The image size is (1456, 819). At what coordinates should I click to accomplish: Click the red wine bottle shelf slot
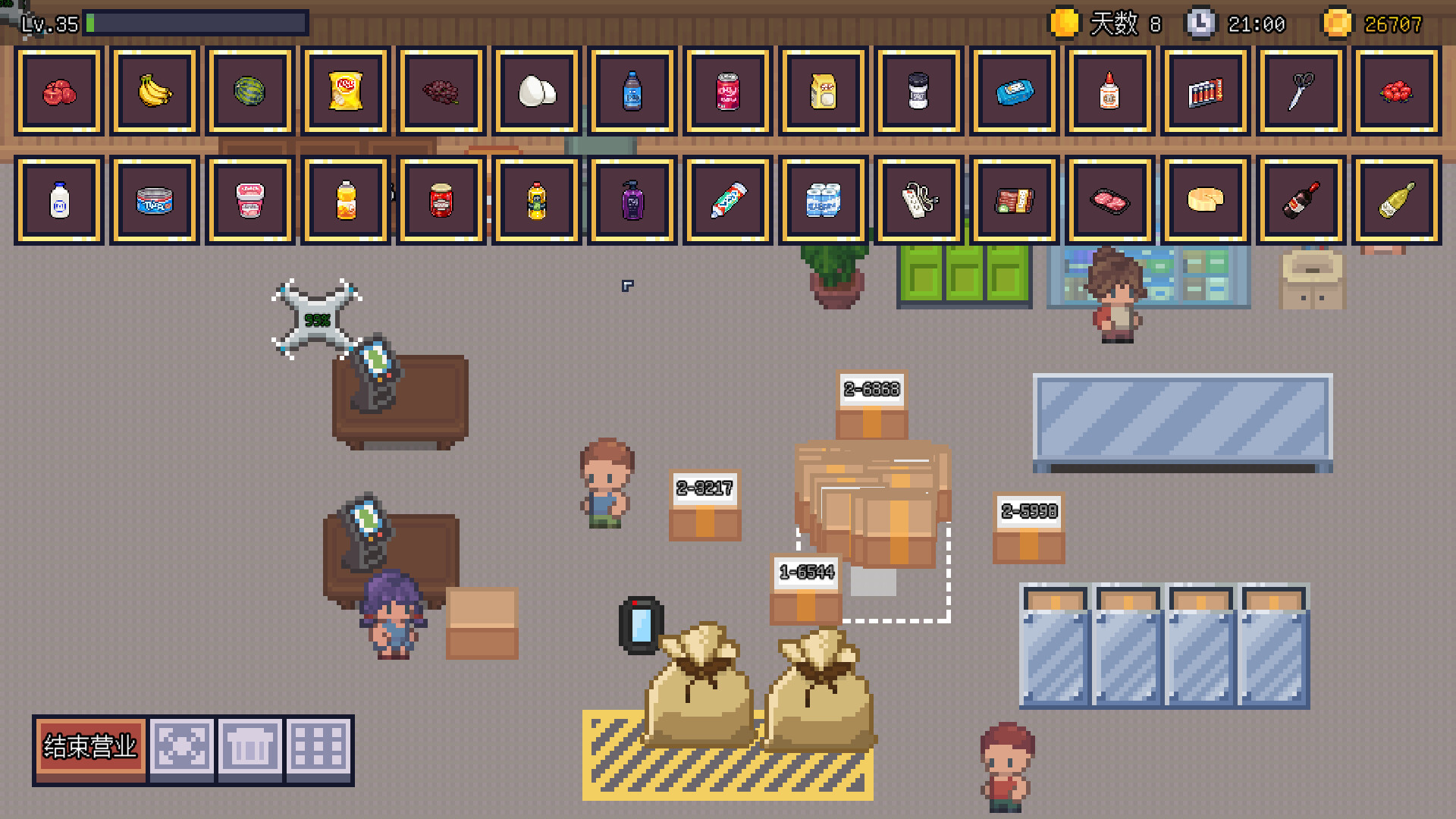(x=1302, y=201)
